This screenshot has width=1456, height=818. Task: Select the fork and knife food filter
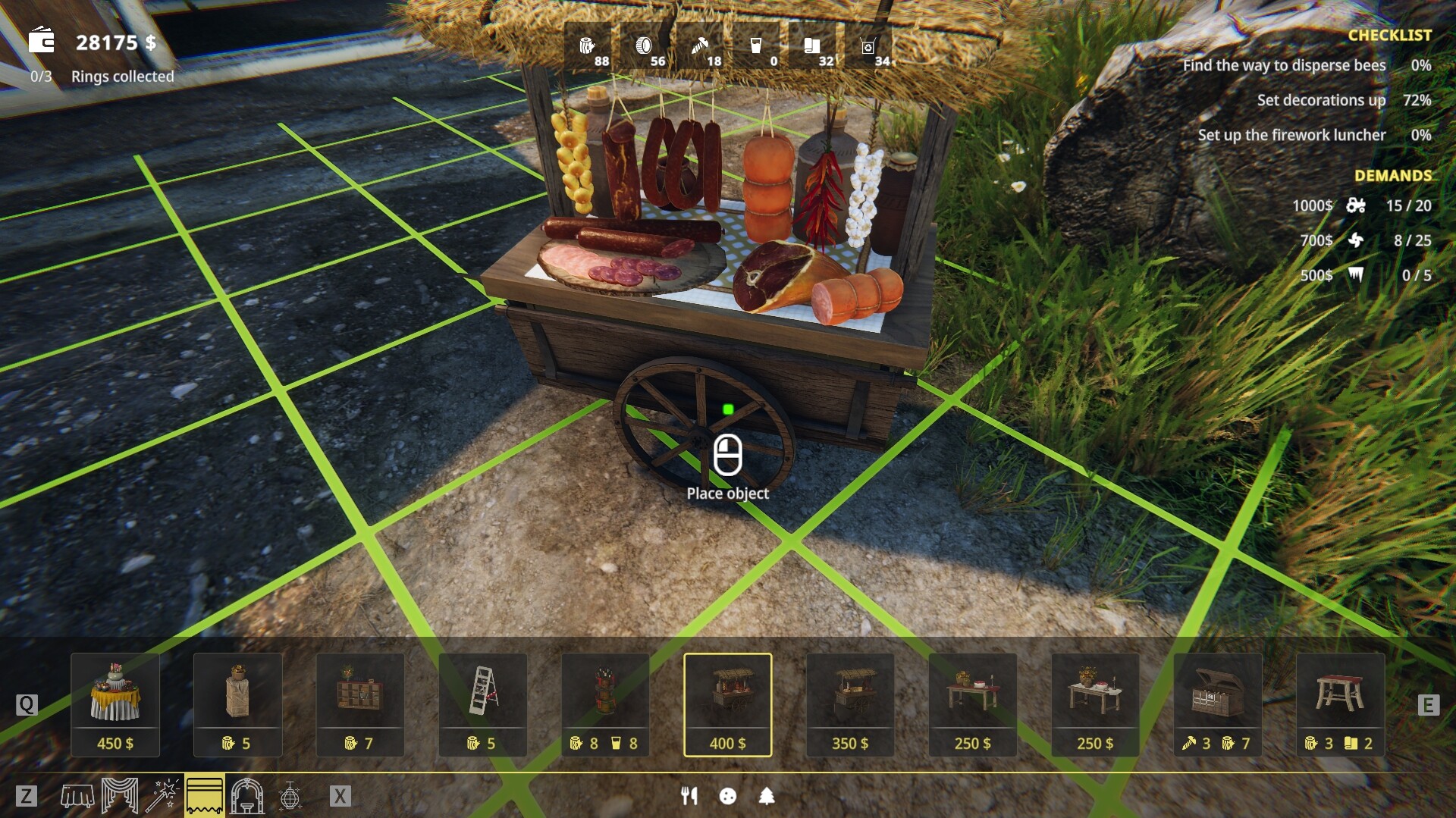(689, 797)
